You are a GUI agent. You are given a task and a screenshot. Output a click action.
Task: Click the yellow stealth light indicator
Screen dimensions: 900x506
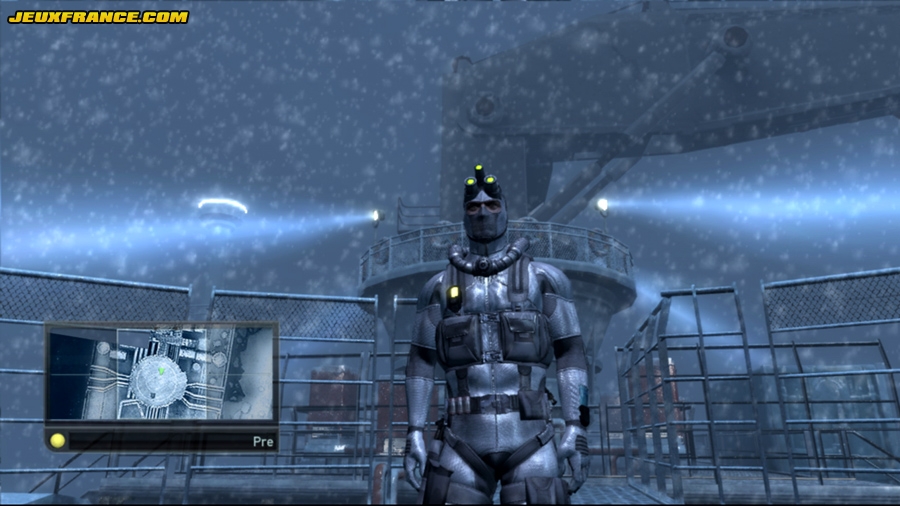(x=58, y=440)
